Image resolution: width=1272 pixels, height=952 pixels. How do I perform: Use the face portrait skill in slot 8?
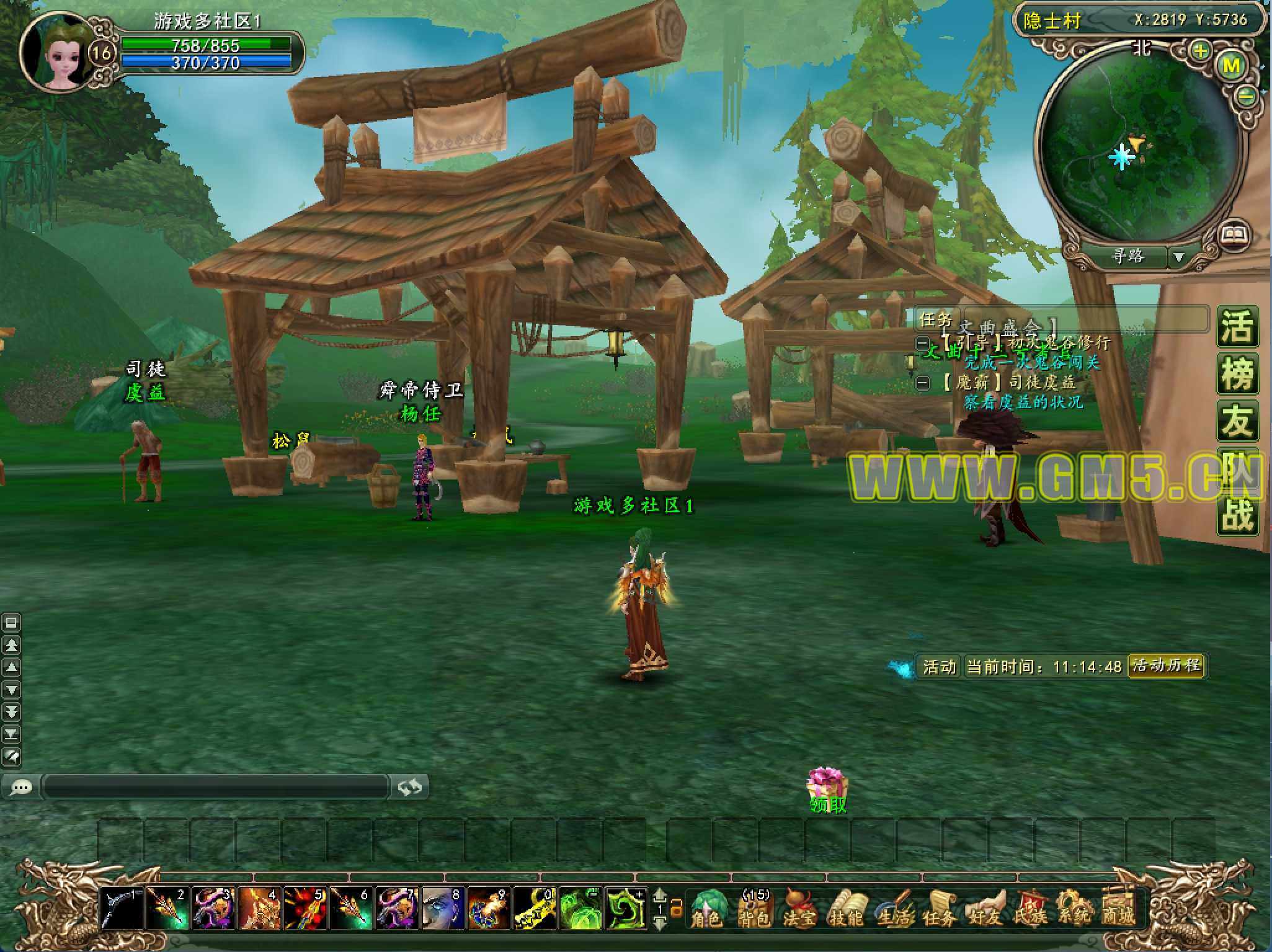click(443, 909)
